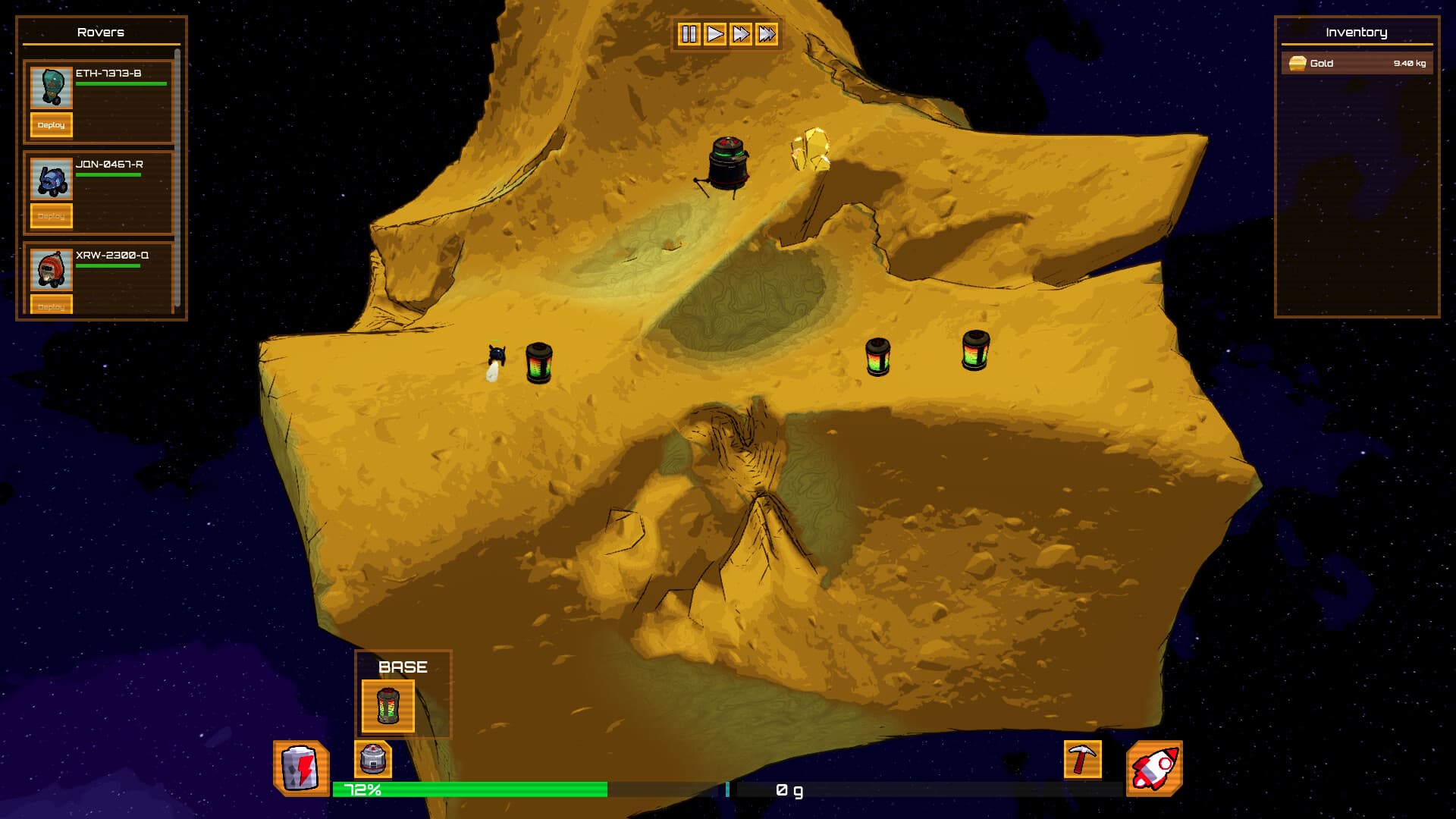Click the Gold icon in the Inventory panel
Image resolution: width=1456 pixels, height=819 pixels.
click(1297, 64)
